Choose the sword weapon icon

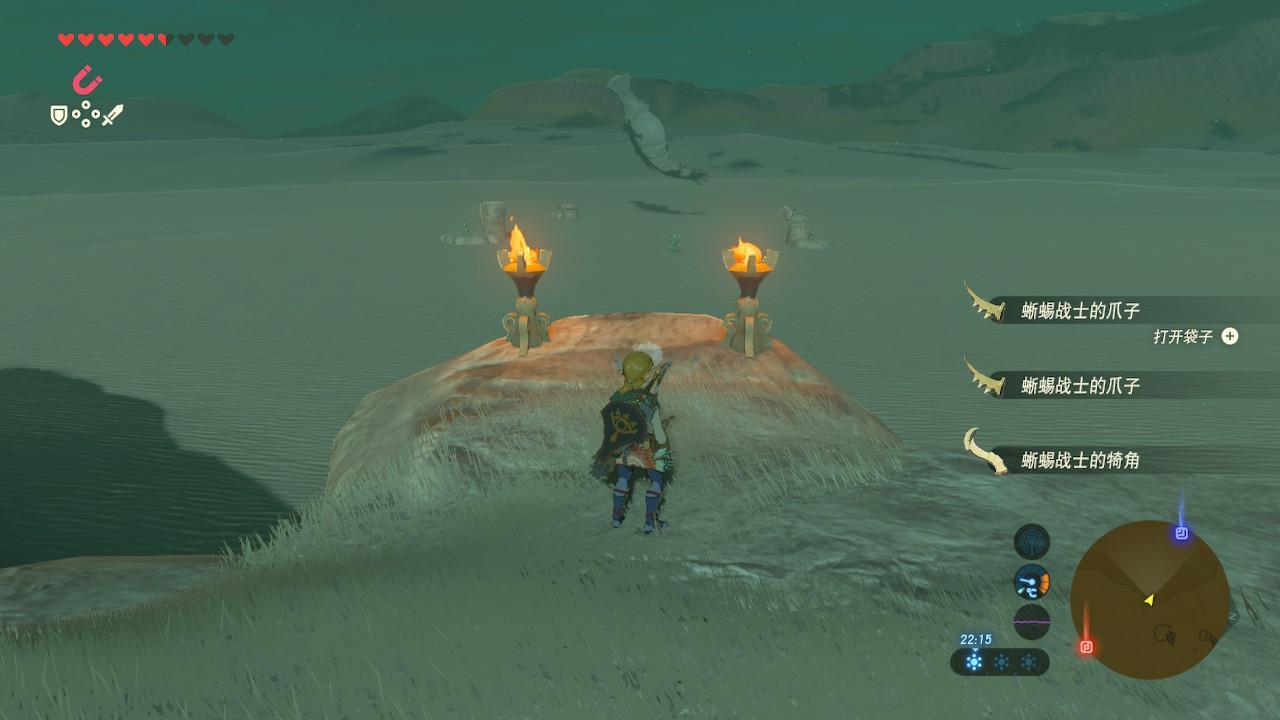pyautogui.click(x=113, y=115)
